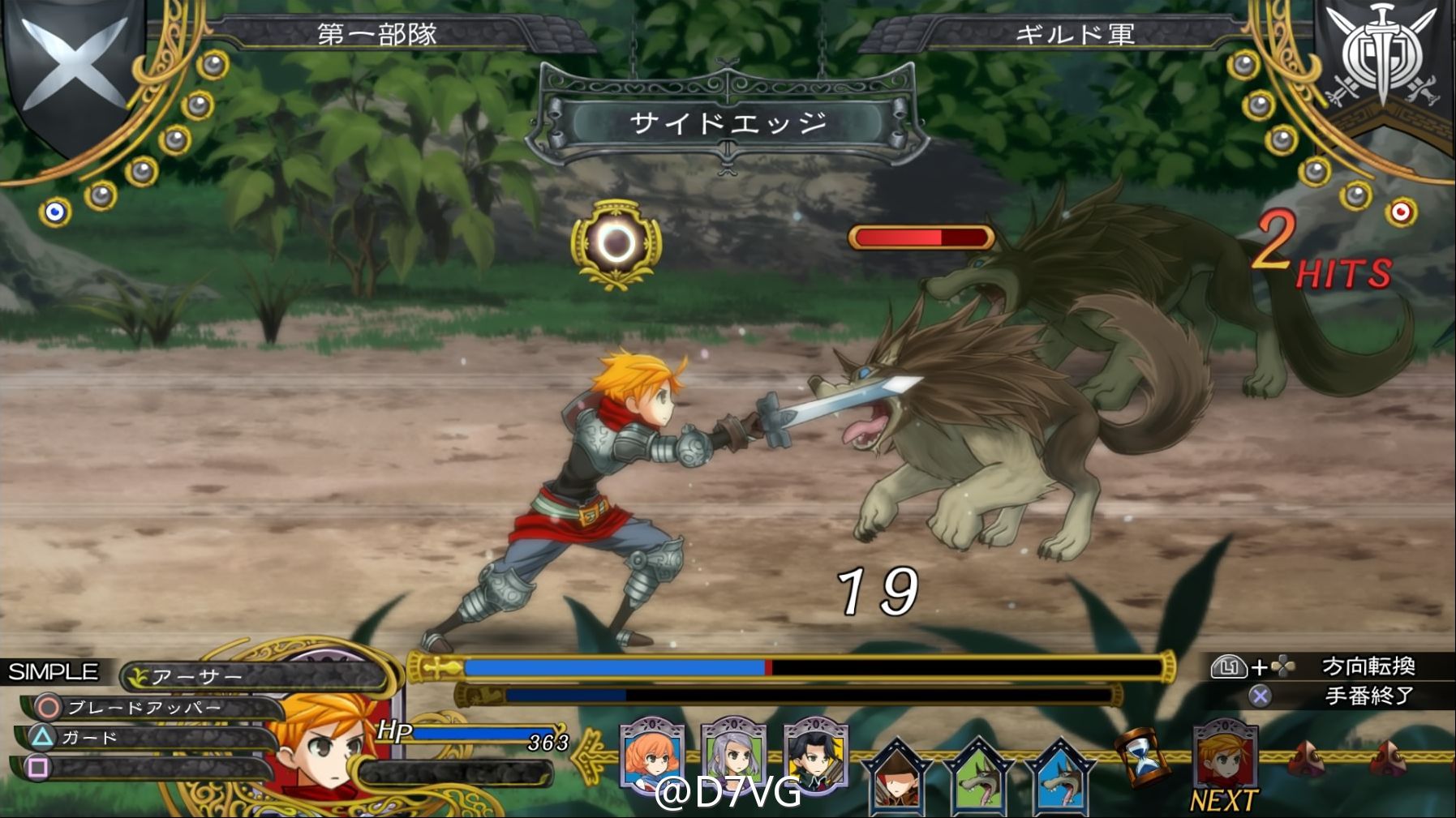
Task: Click the ギルド軍 enemy army banner
Action: coord(1075,34)
